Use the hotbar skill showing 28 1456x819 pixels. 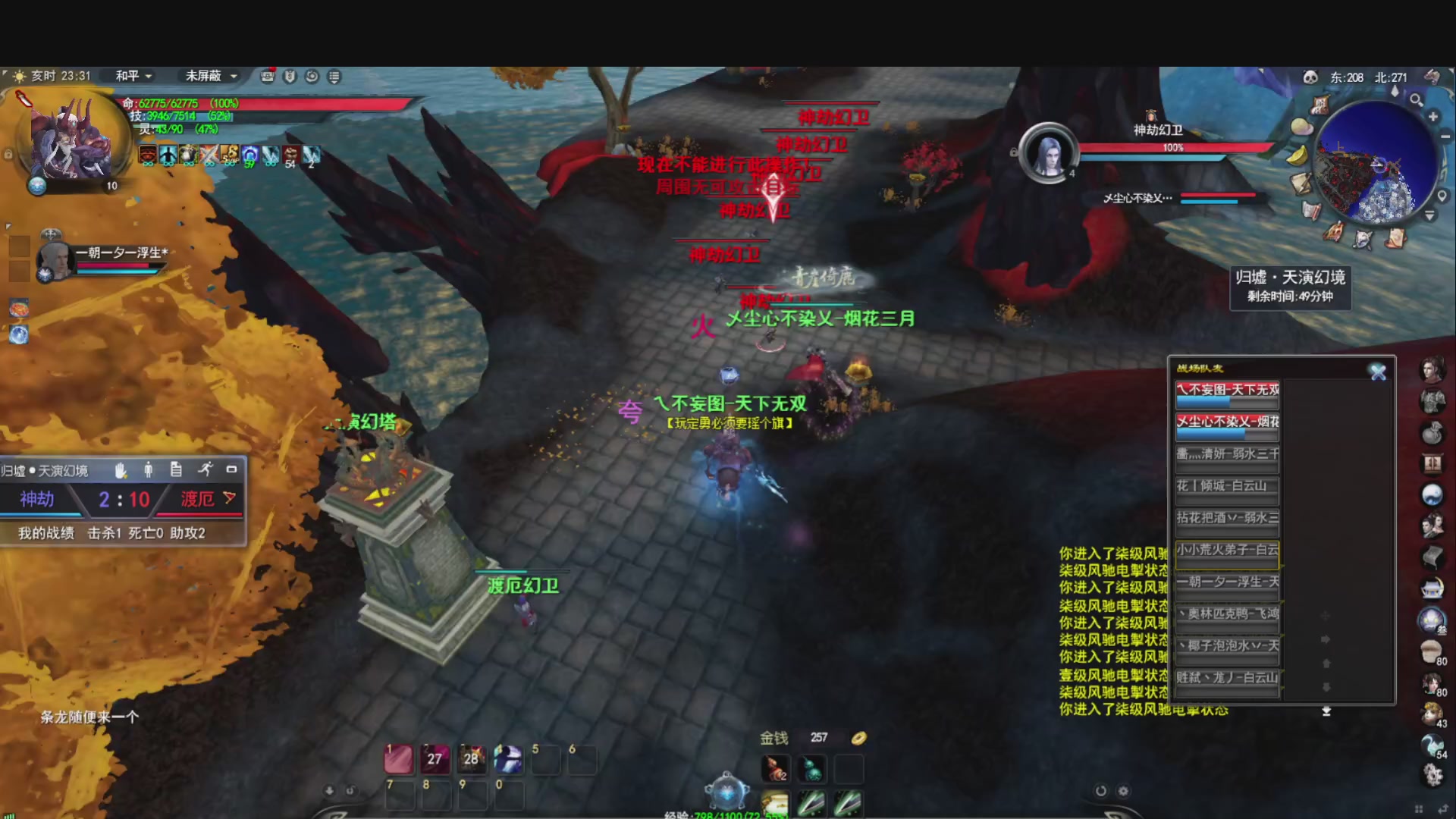tap(471, 758)
